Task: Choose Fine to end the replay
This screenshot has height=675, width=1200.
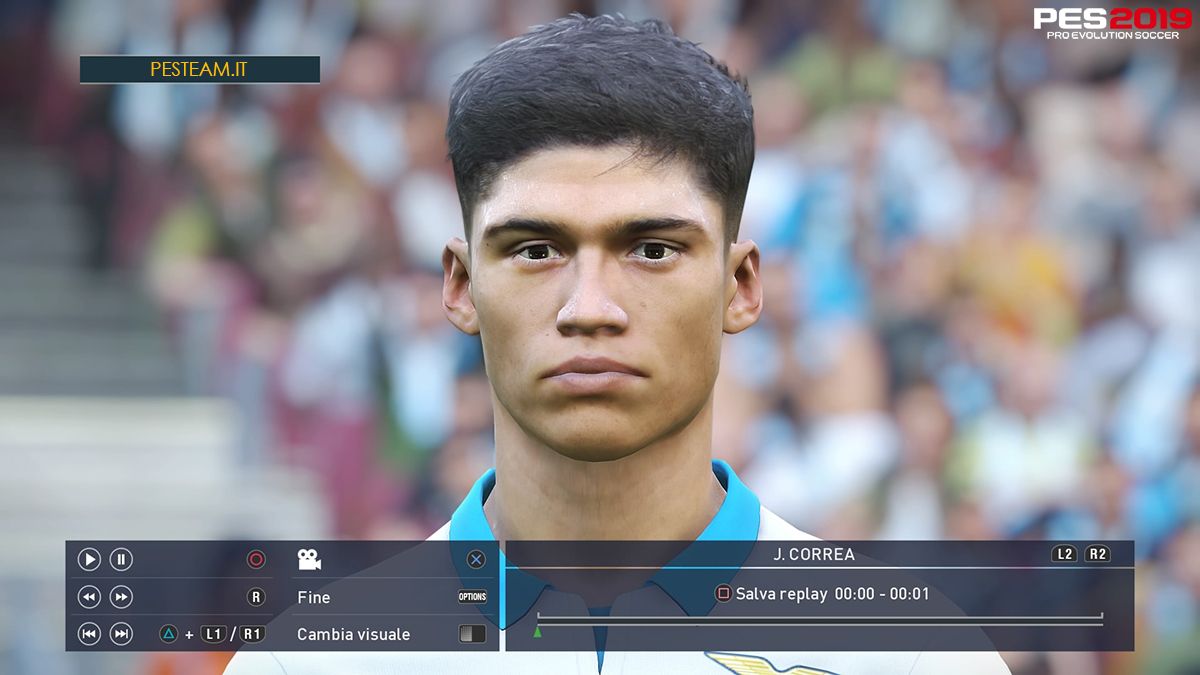Action: [314, 597]
